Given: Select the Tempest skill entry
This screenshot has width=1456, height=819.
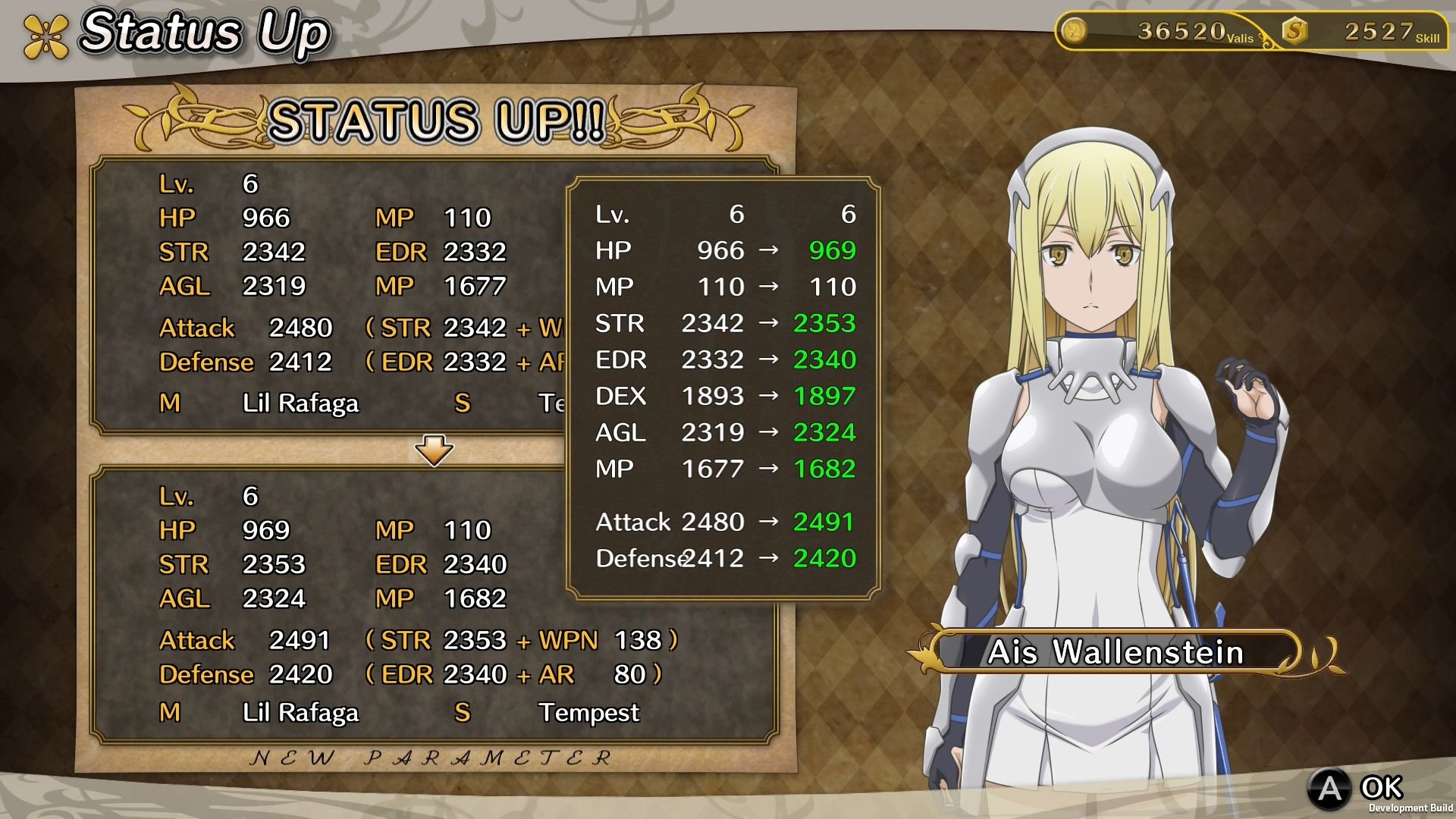Looking at the screenshot, I should (x=590, y=712).
